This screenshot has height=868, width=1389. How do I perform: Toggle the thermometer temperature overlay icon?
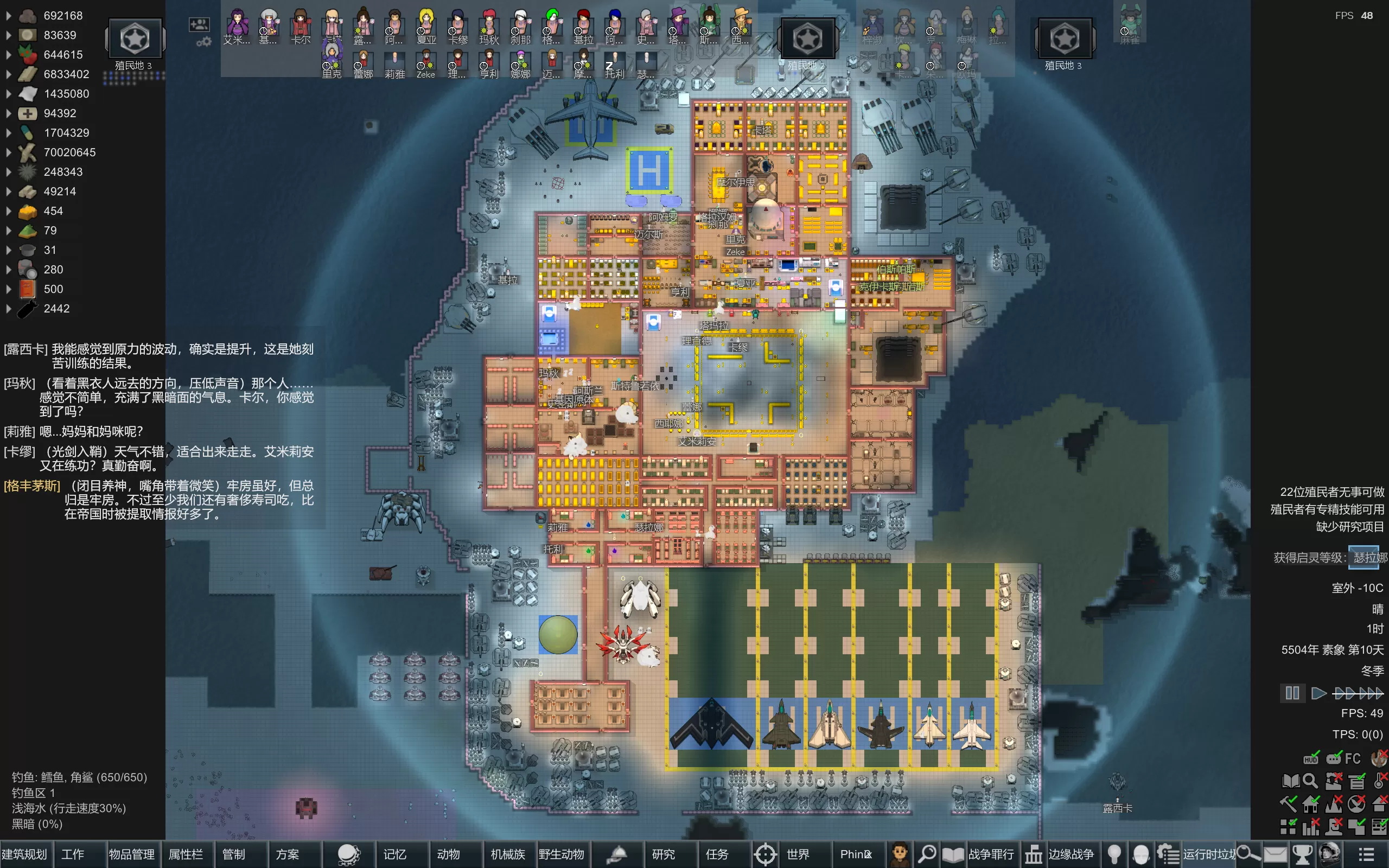(1379, 780)
